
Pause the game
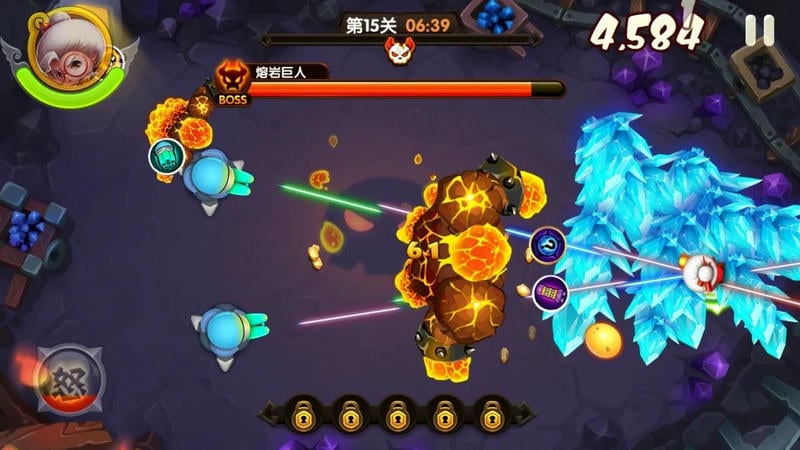[x=759, y=31]
